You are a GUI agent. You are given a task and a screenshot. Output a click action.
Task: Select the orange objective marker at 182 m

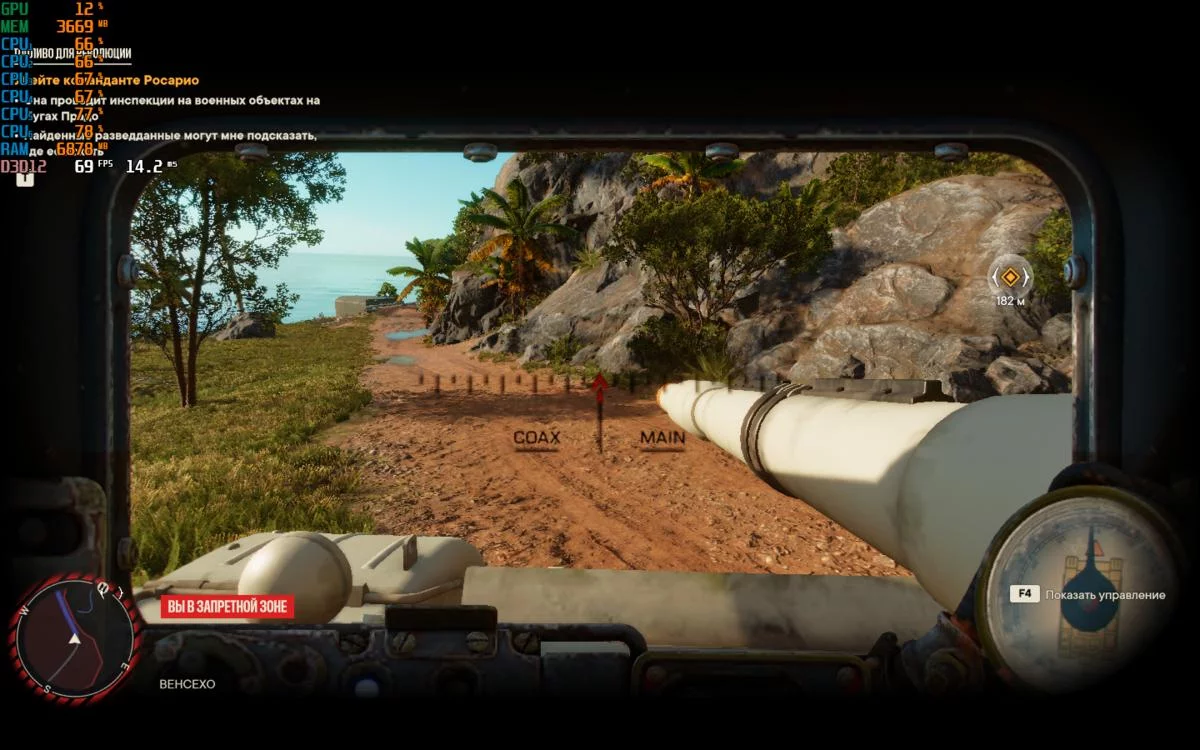click(x=1011, y=276)
